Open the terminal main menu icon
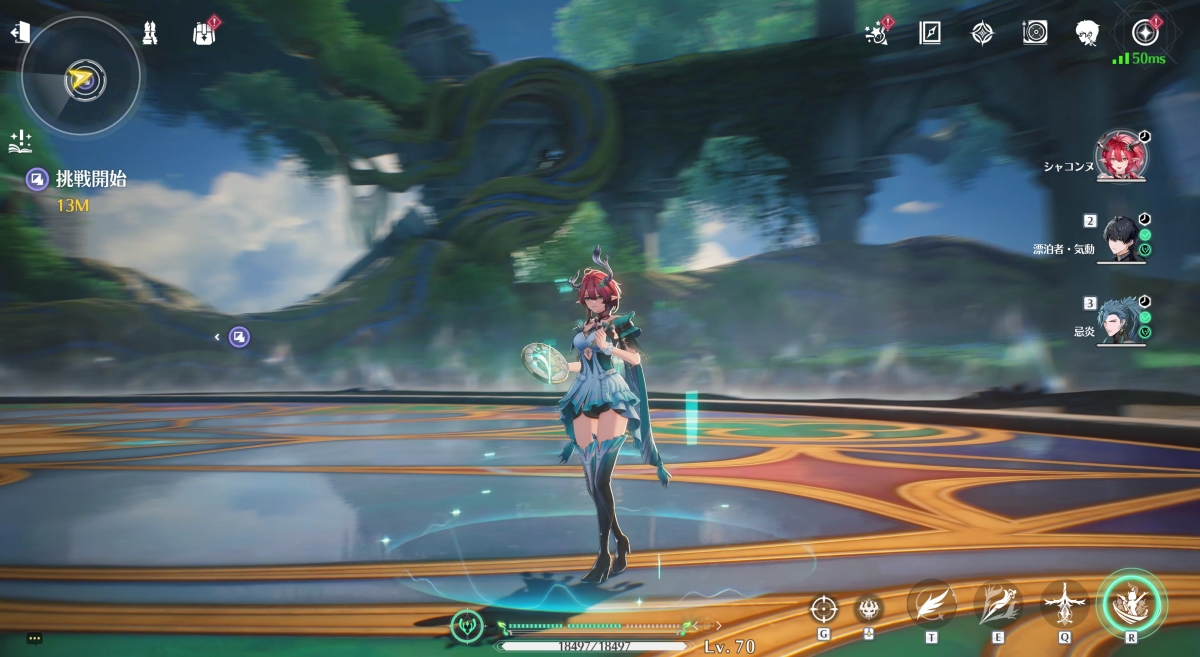Viewport: 1200px width, 657px height. 1144,33
